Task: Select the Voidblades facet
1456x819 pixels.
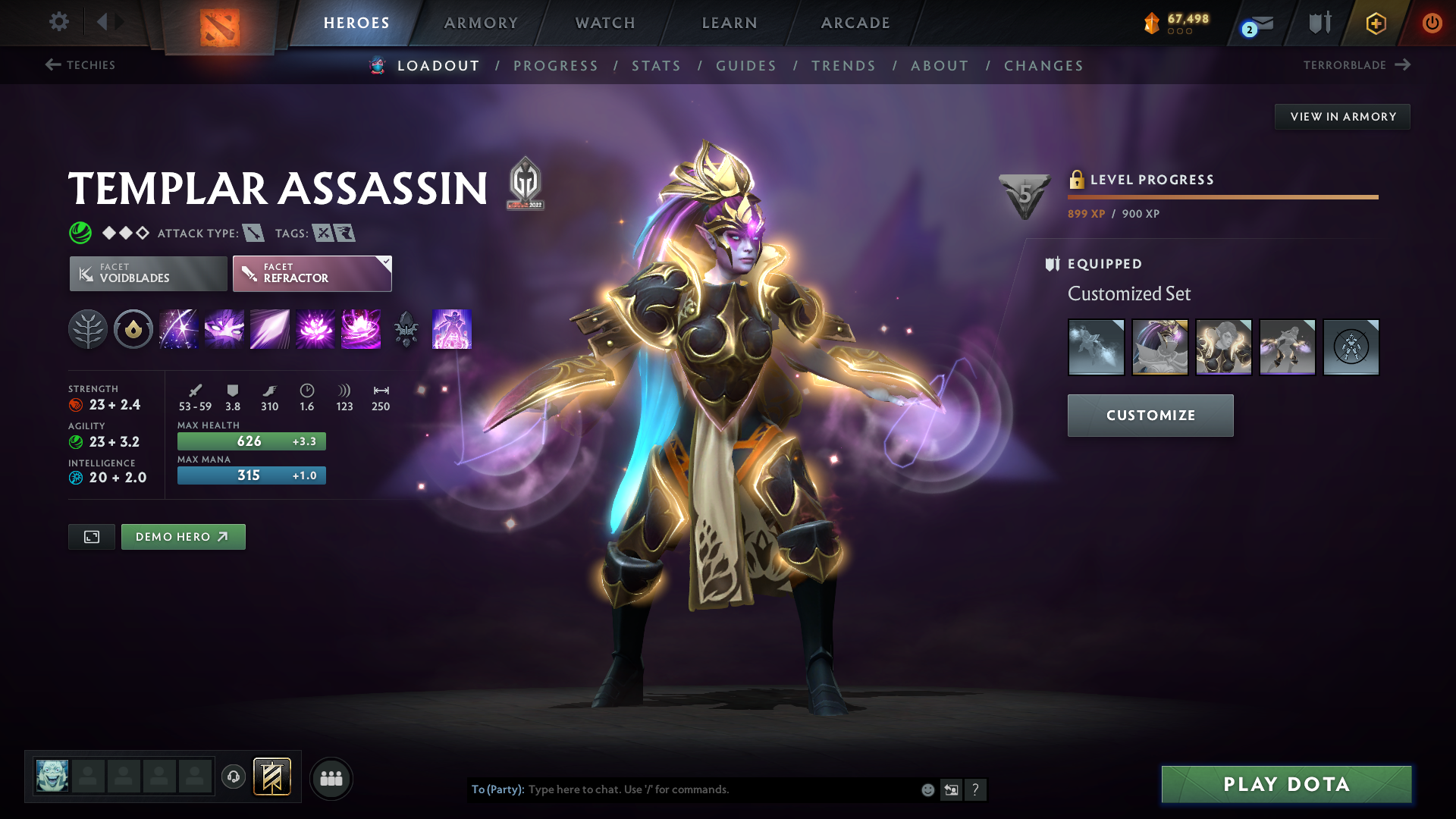Action: (147, 273)
